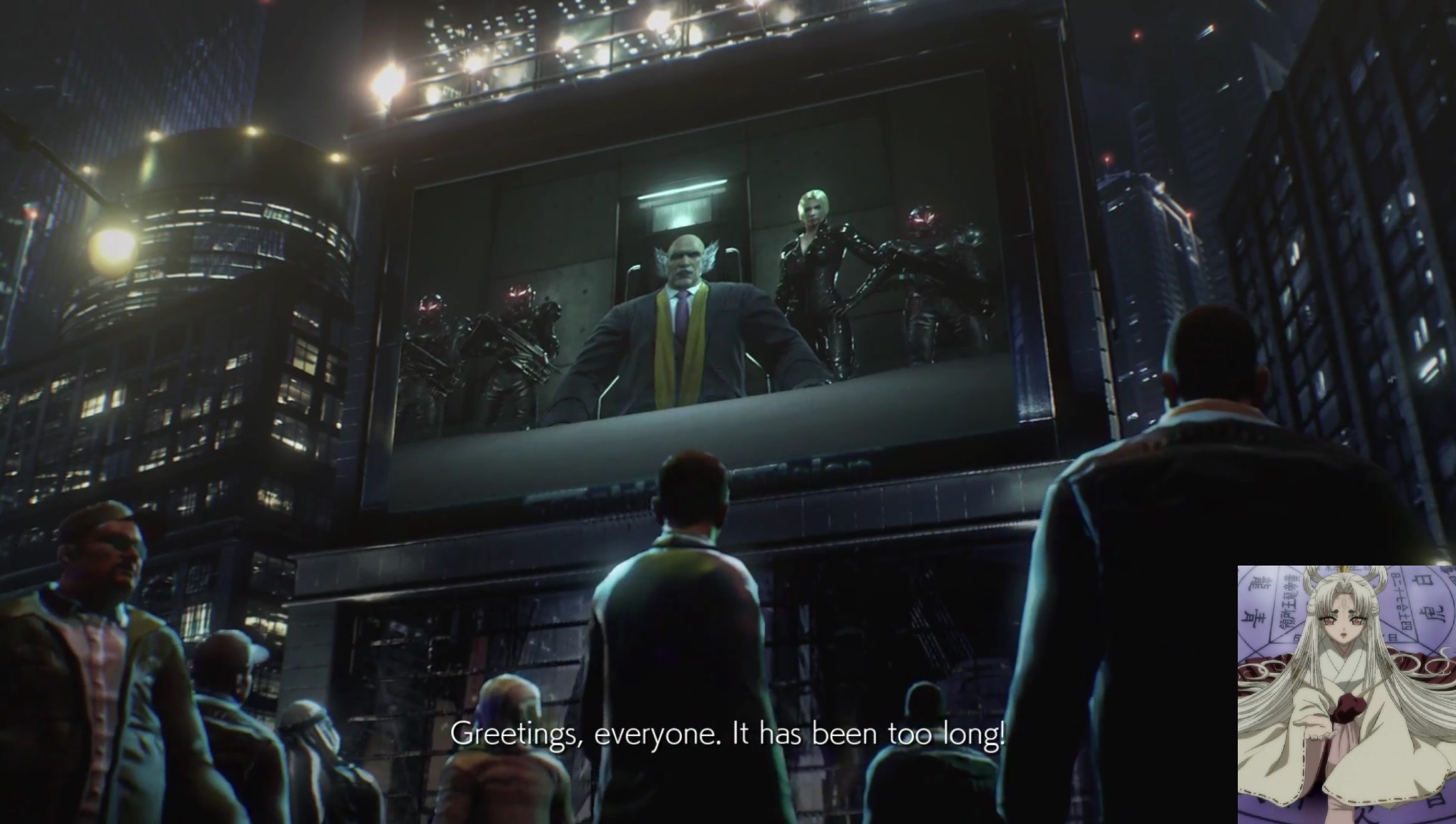Click the anime girl avatar overlay
Screen dimensions: 1456x824
(1346, 694)
